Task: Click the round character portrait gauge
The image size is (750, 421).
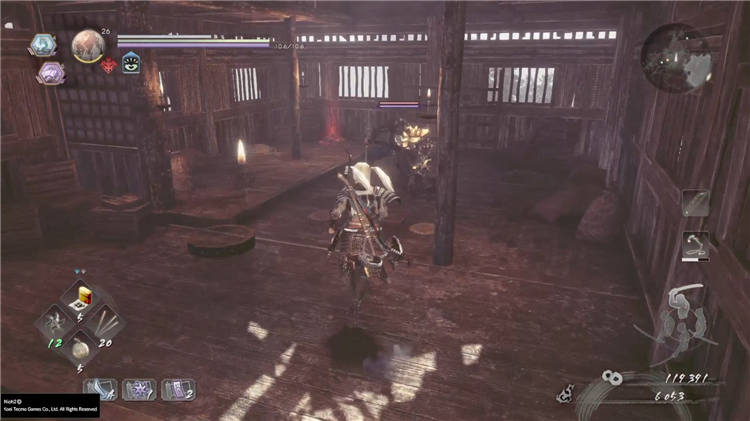Action: (x=88, y=46)
